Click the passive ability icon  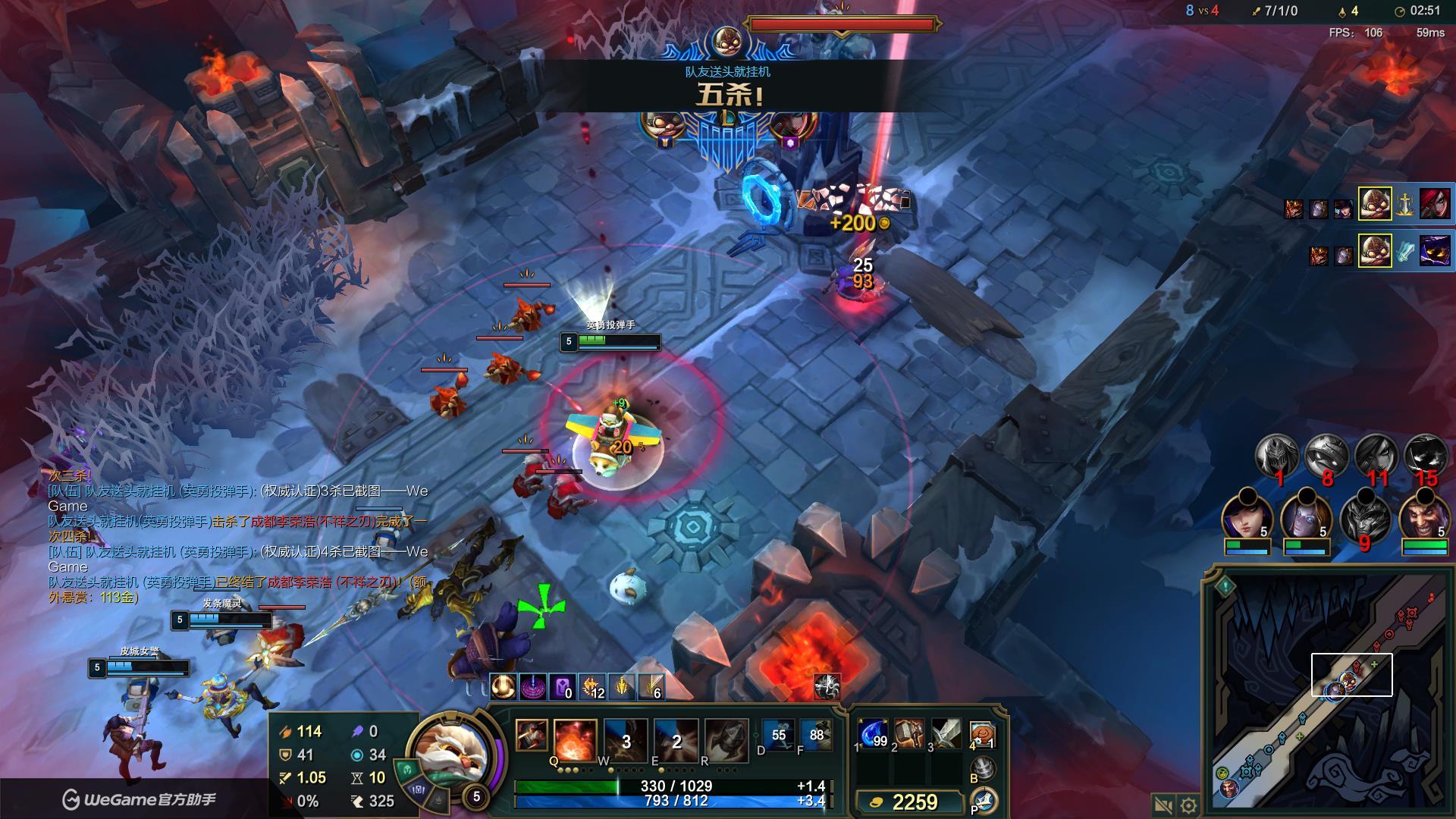(x=531, y=735)
